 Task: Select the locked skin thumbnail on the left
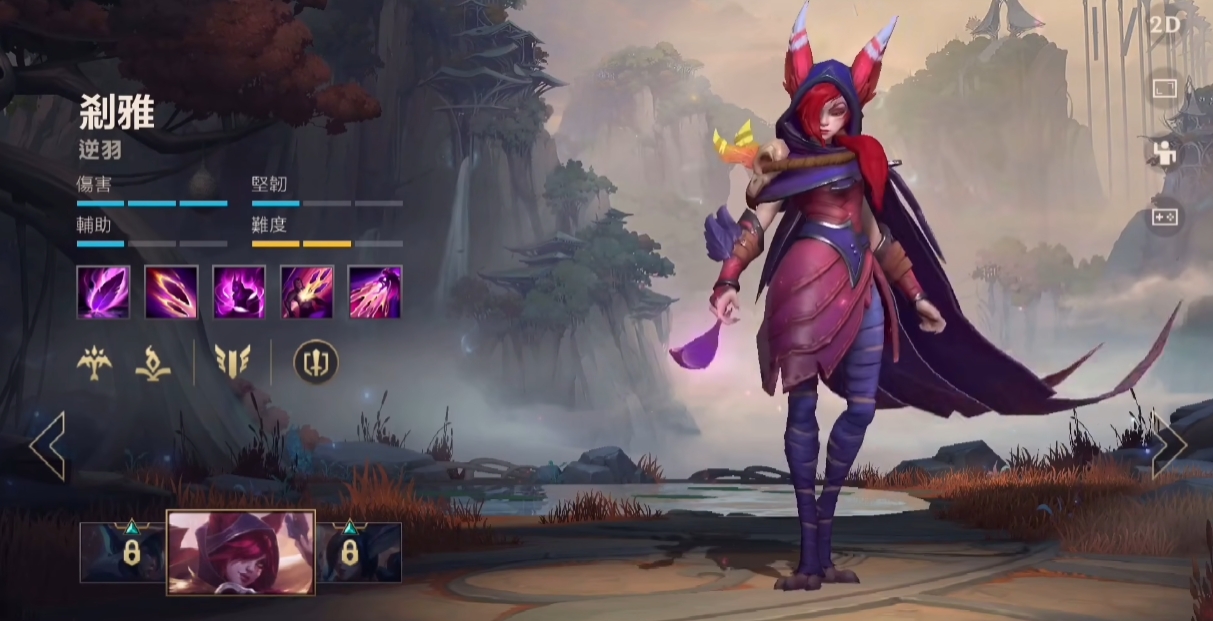[123, 552]
